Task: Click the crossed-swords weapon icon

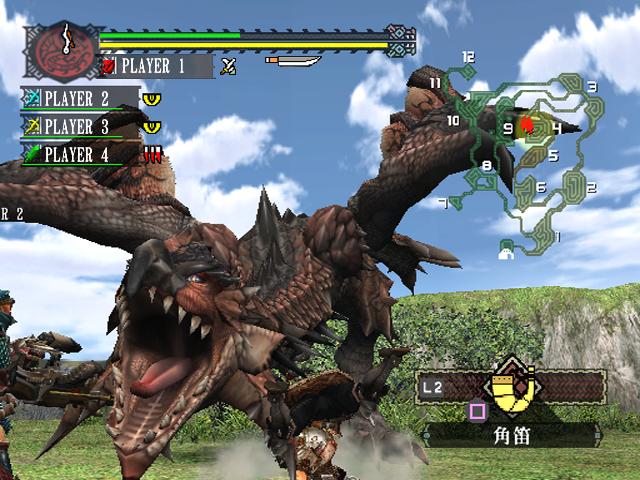Action: [x=229, y=67]
